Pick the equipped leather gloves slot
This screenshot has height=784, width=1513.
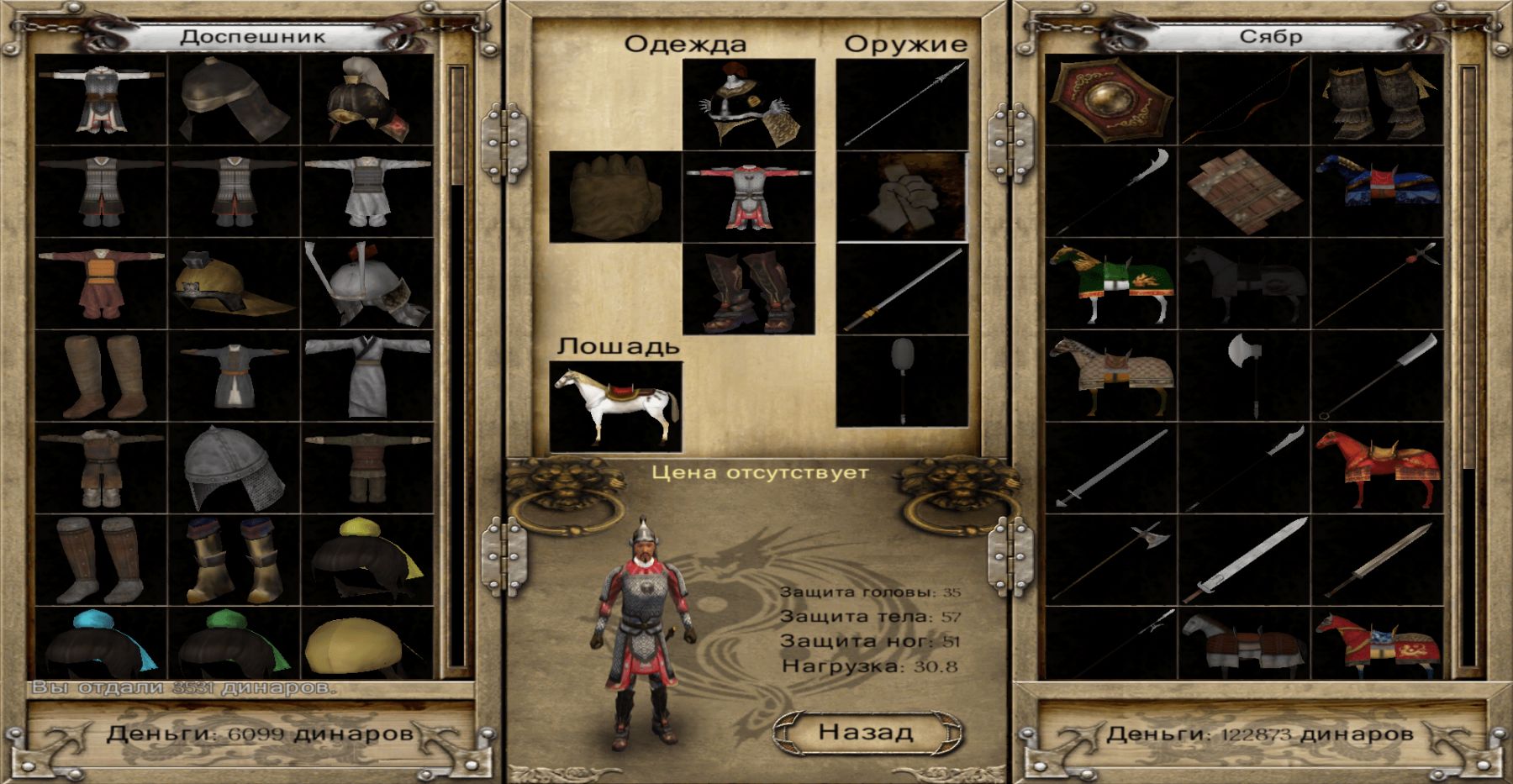[x=615, y=197]
